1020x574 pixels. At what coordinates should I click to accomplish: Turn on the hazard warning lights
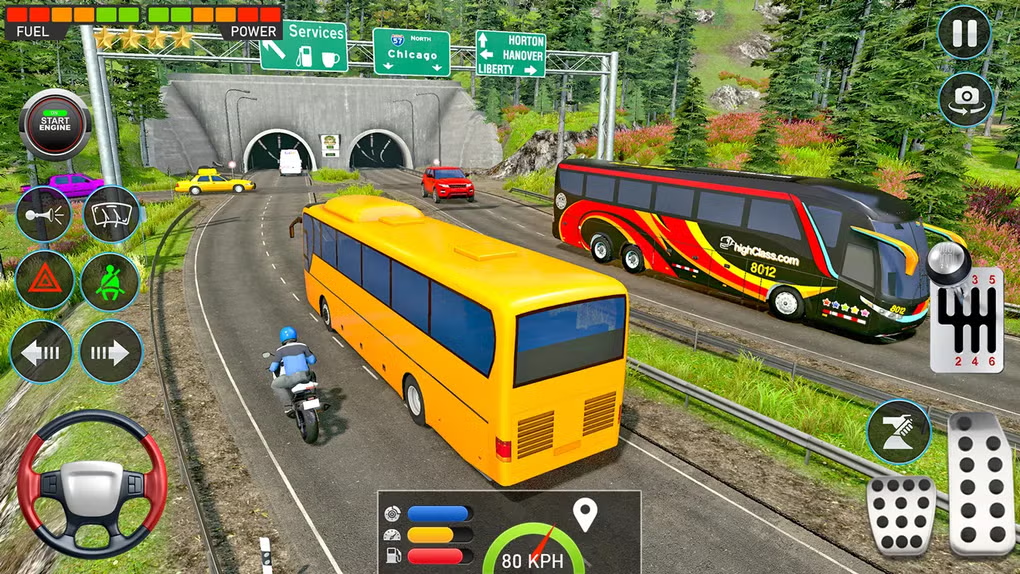click(44, 281)
